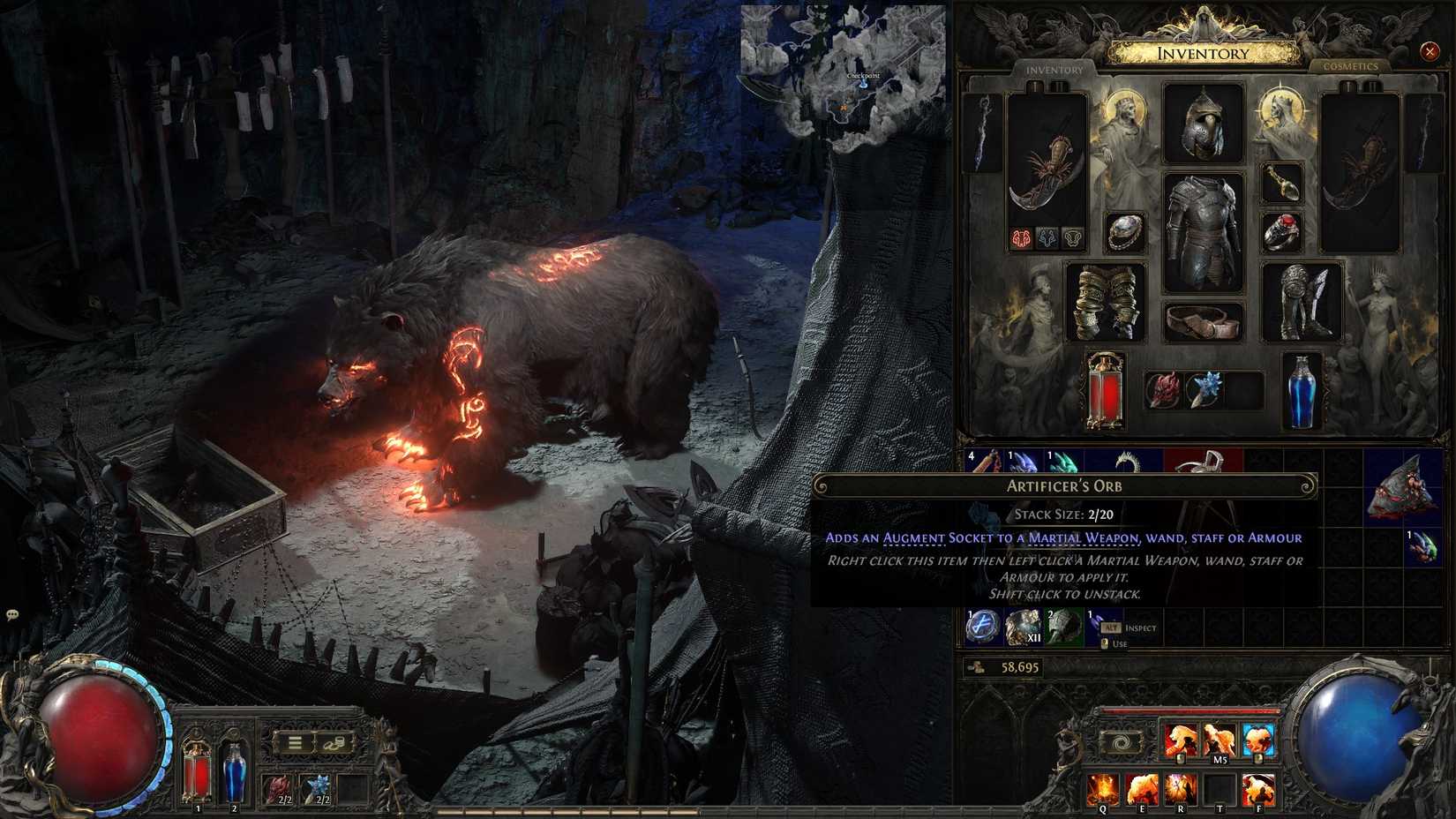Toggle the red weapon-set indicator under the sceptre

(x=1021, y=238)
